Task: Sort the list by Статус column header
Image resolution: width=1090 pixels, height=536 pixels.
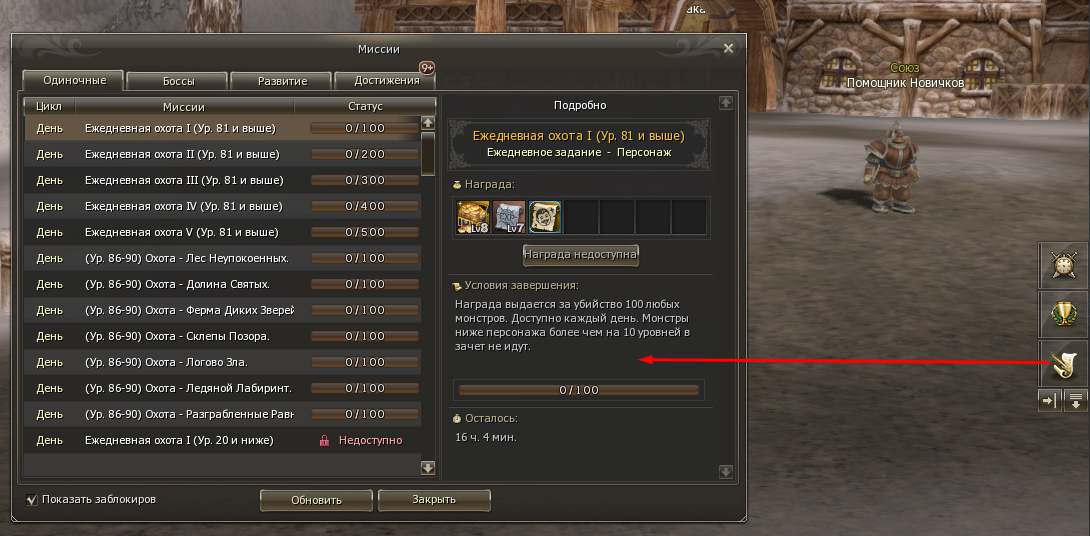Action: (x=365, y=106)
